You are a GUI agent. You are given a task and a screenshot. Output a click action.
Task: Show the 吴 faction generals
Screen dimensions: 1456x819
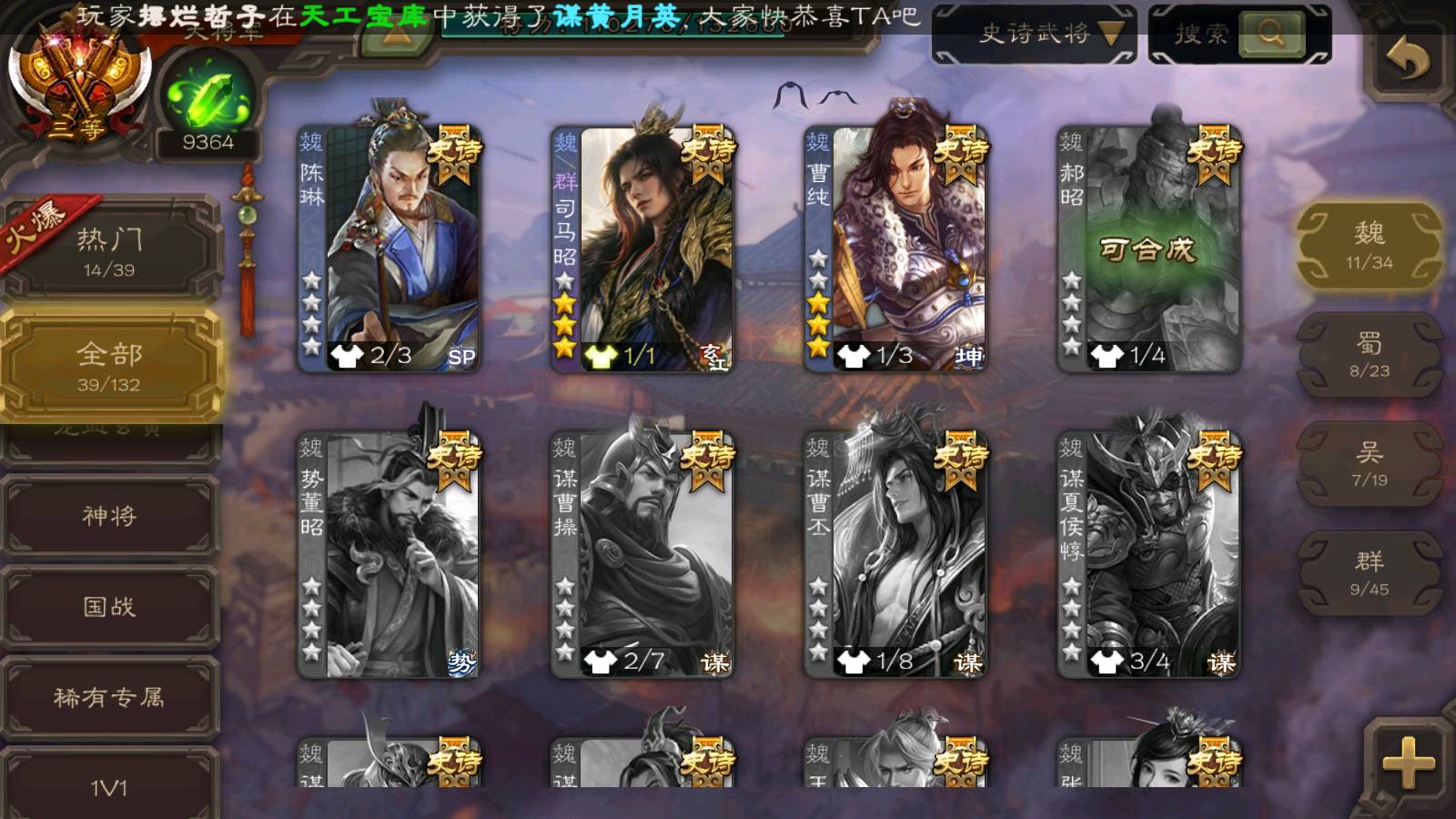1369,463
